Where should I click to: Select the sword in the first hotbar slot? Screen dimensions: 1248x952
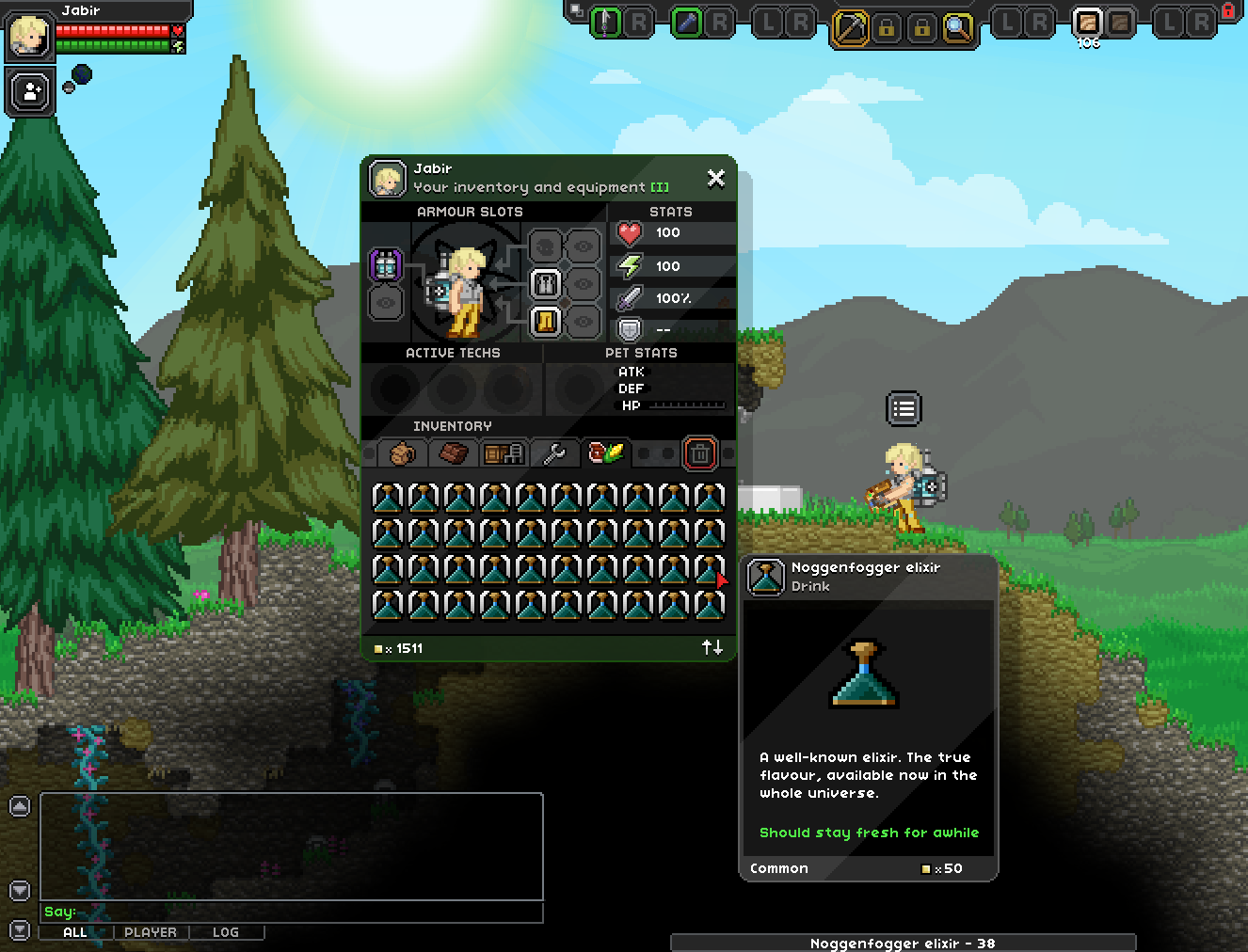coord(605,22)
